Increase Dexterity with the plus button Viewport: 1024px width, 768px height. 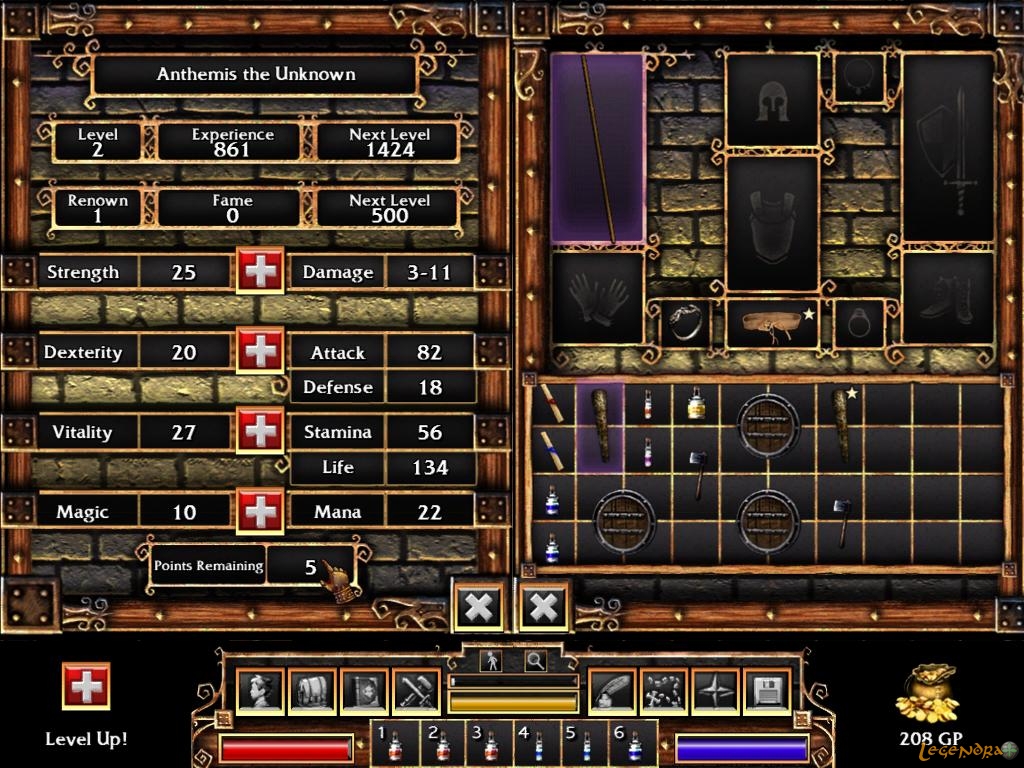(260, 351)
